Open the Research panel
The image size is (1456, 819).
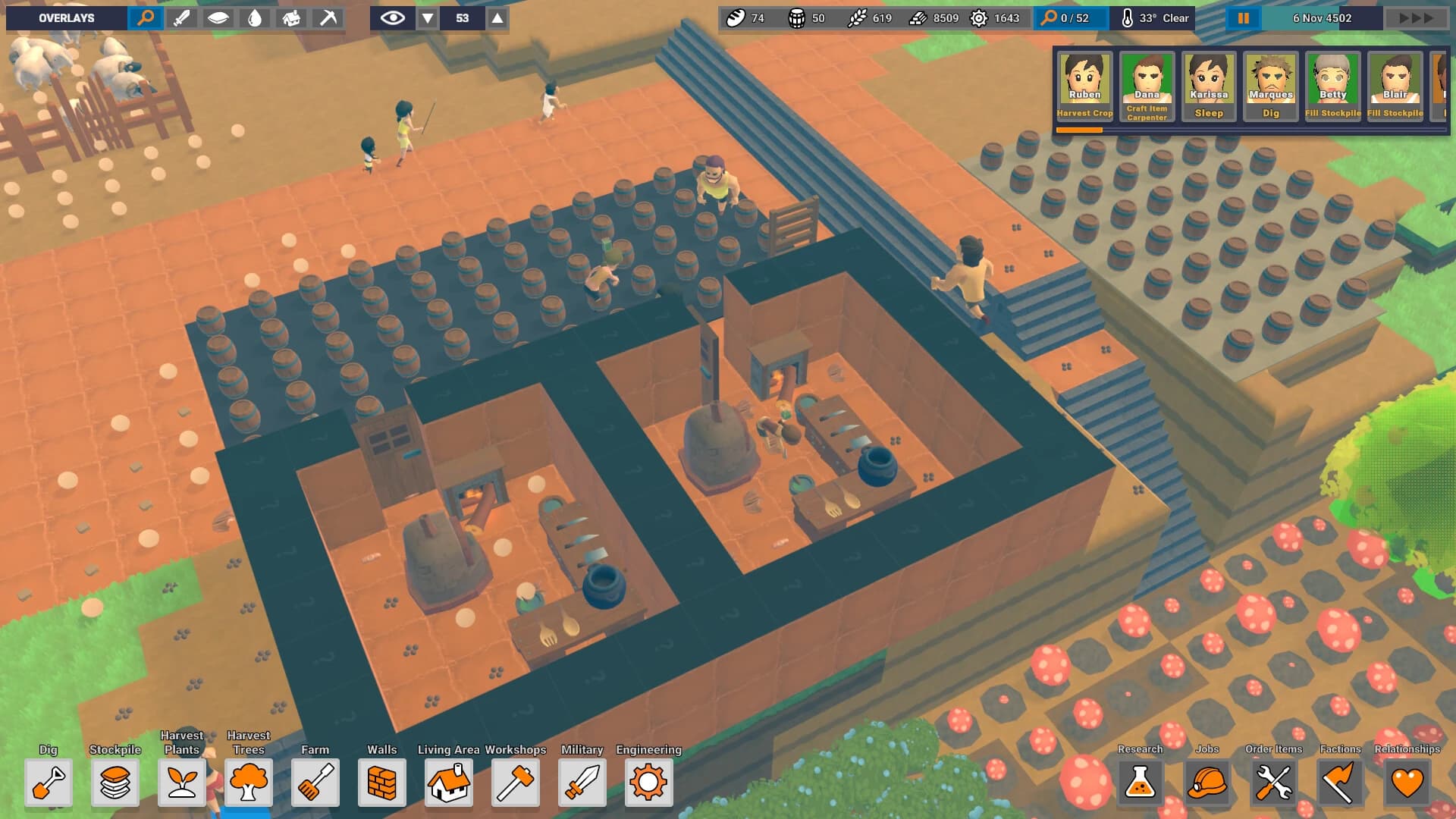[x=1141, y=783]
